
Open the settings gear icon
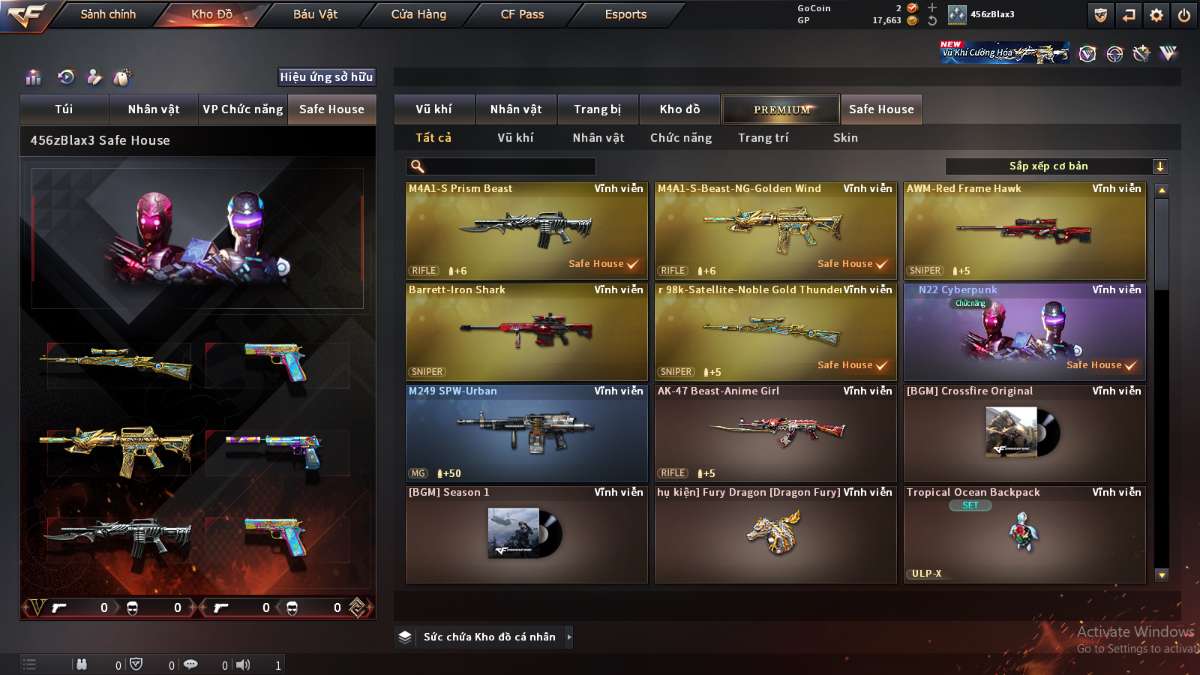[1156, 15]
